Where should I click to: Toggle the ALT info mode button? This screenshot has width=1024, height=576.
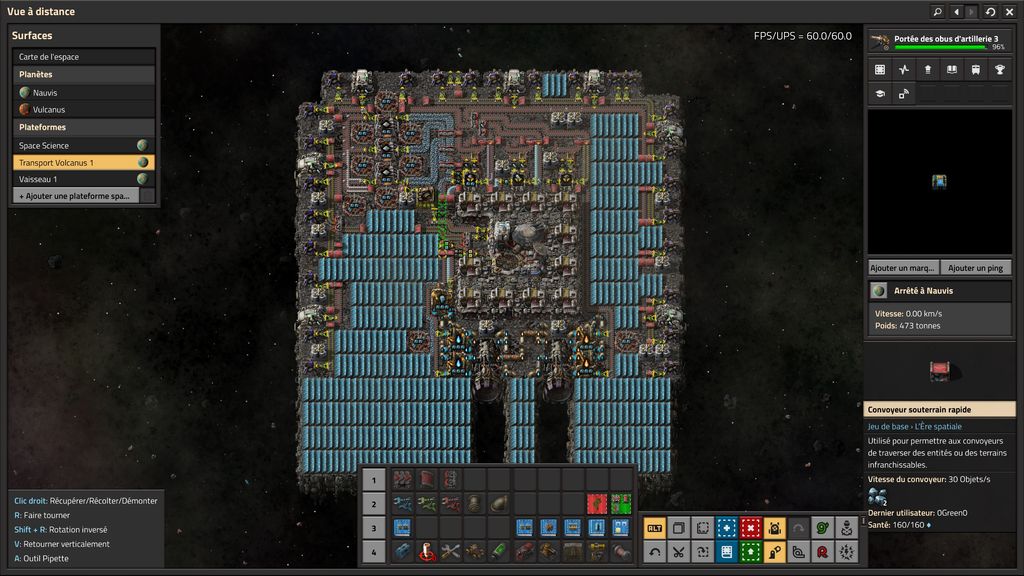pos(654,528)
